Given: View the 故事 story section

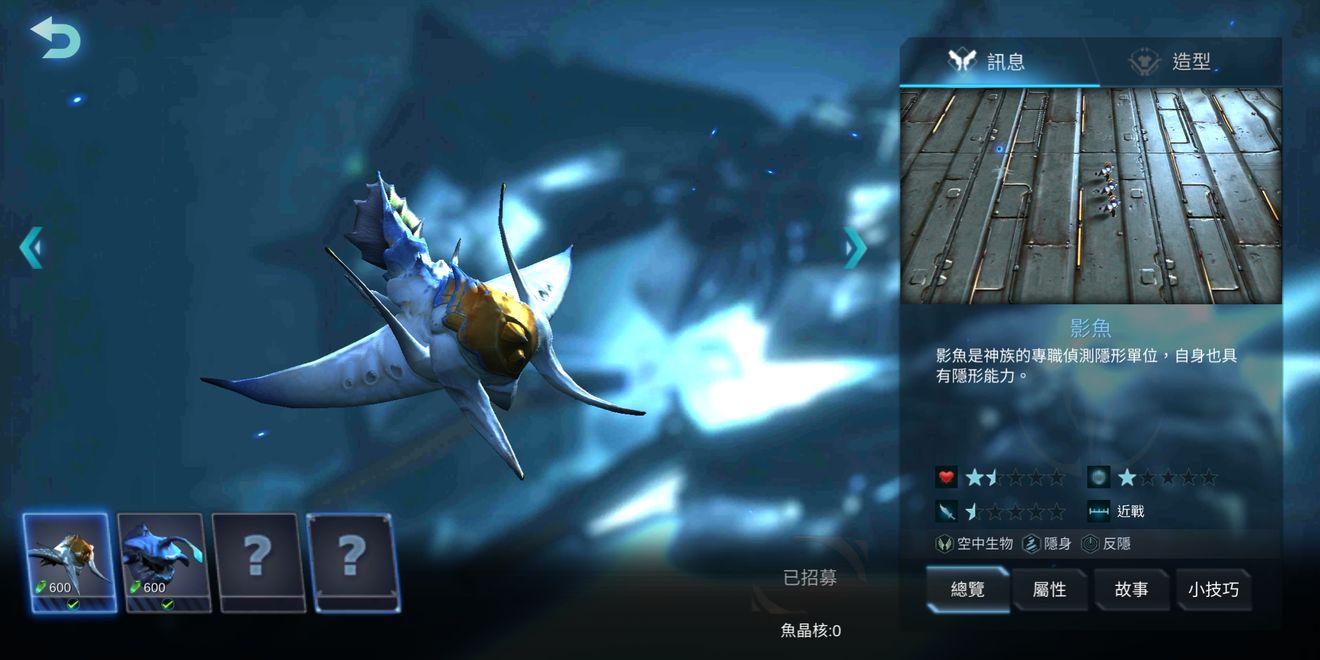Looking at the screenshot, I should (1131, 589).
